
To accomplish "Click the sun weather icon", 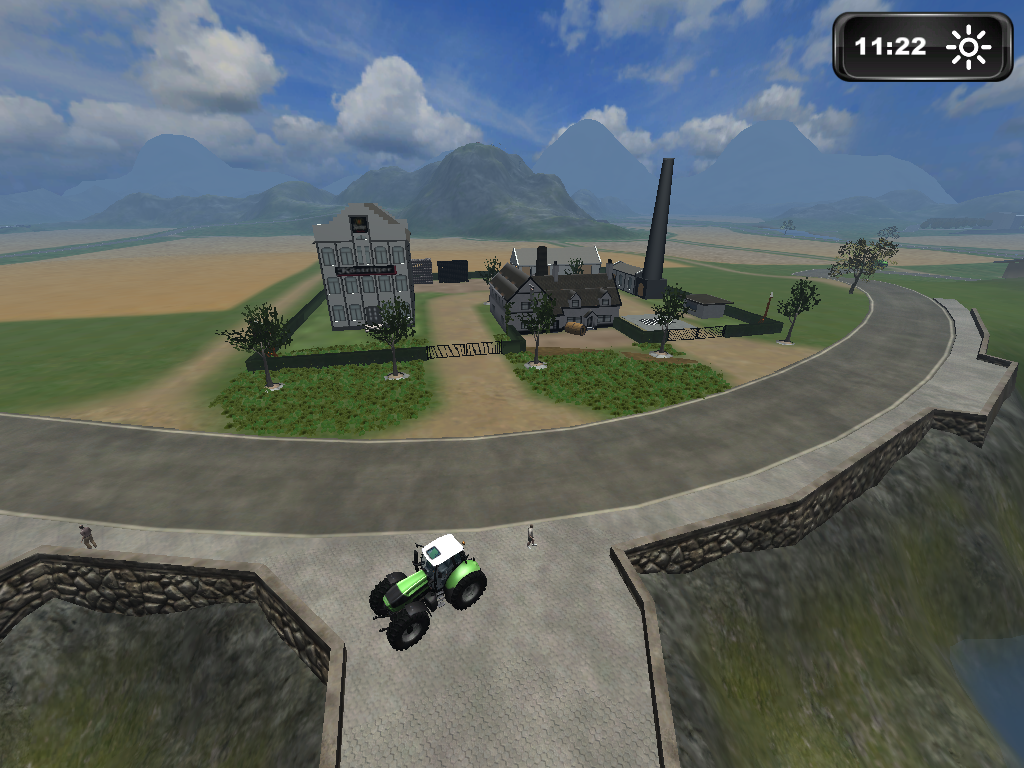I will (x=969, y=47).
